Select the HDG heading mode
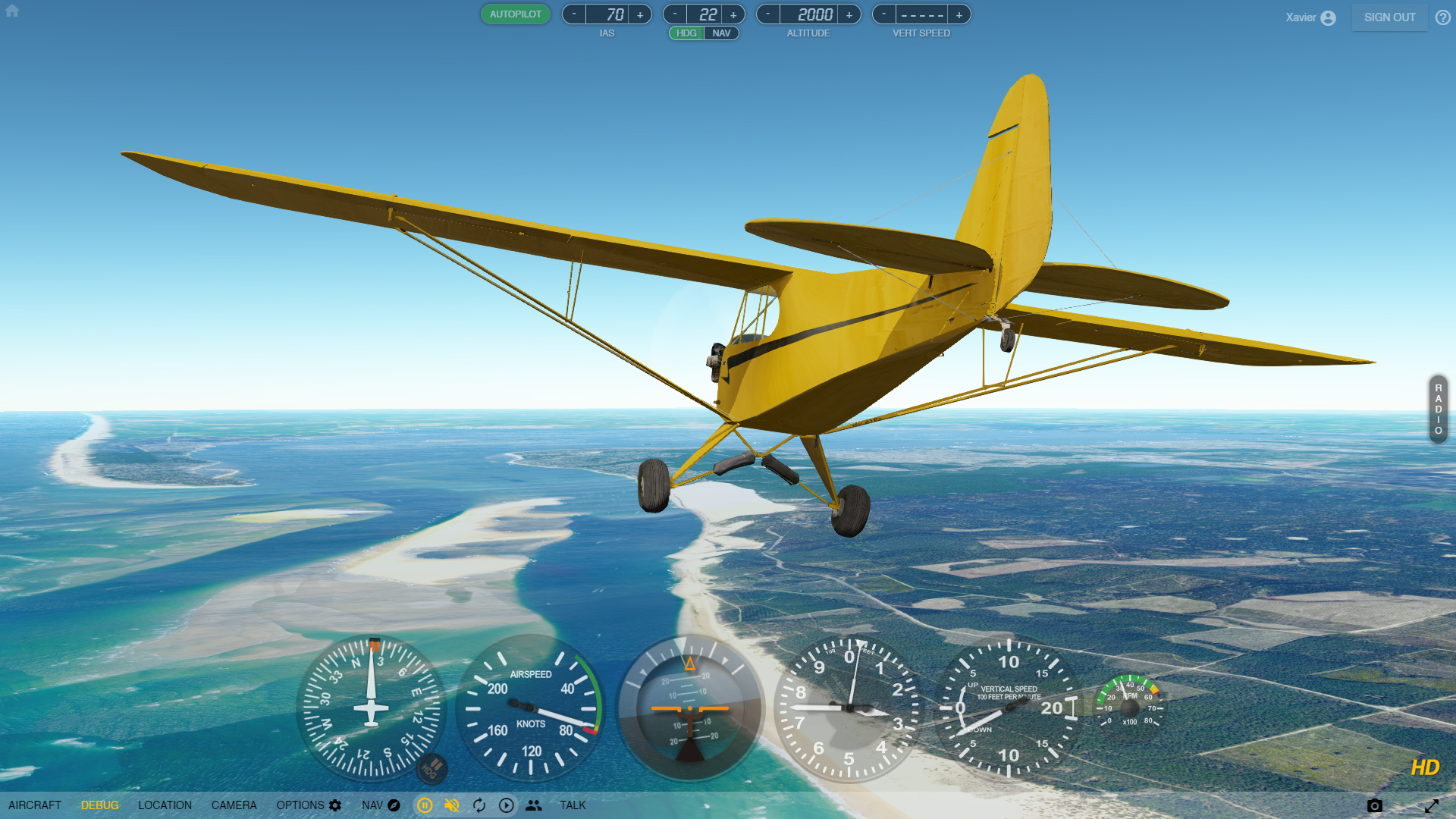1456x819 pixels. click(686, 33)
